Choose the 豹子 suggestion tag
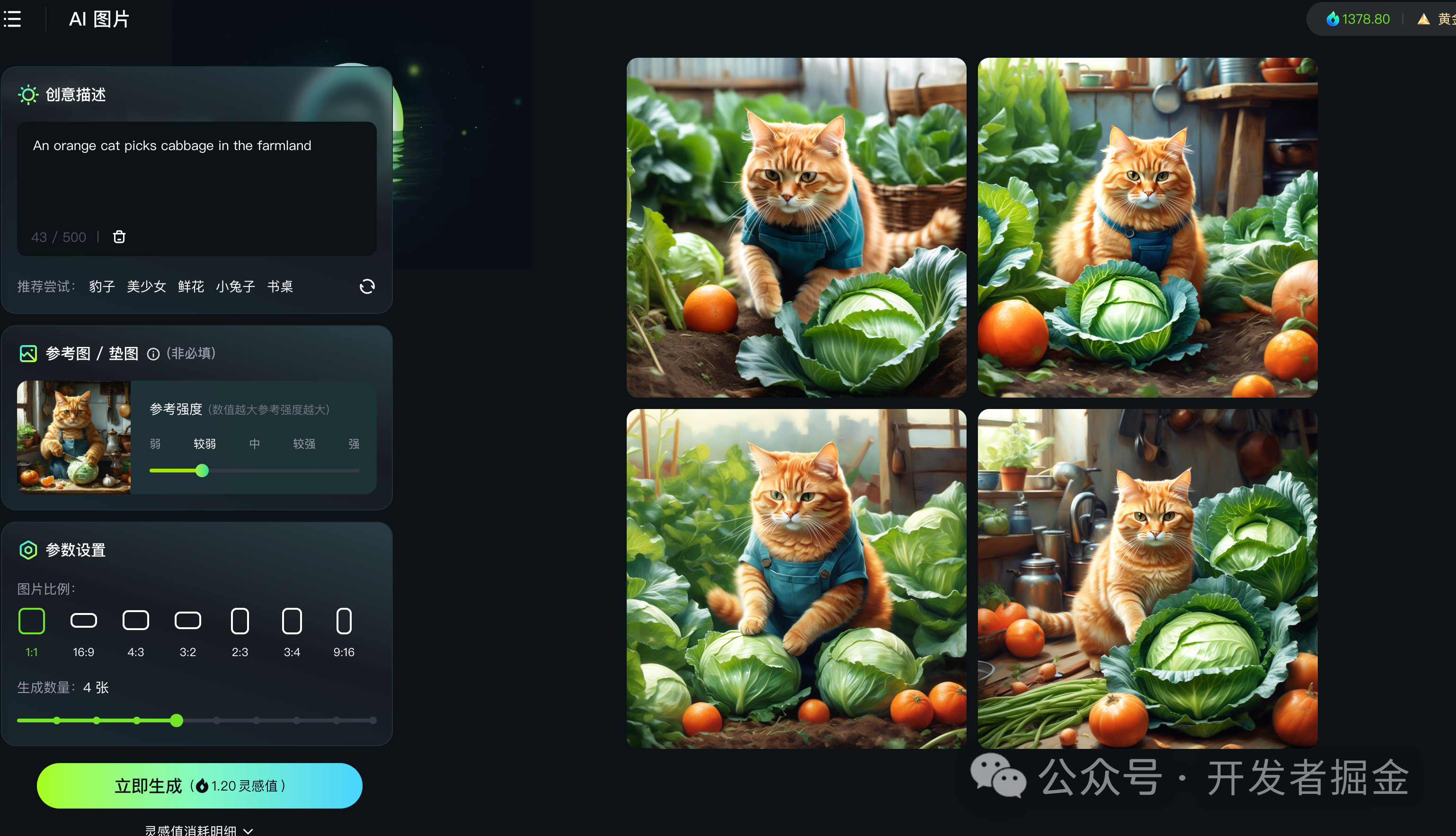Viewport: 1456px width, 836px height. 102,286
